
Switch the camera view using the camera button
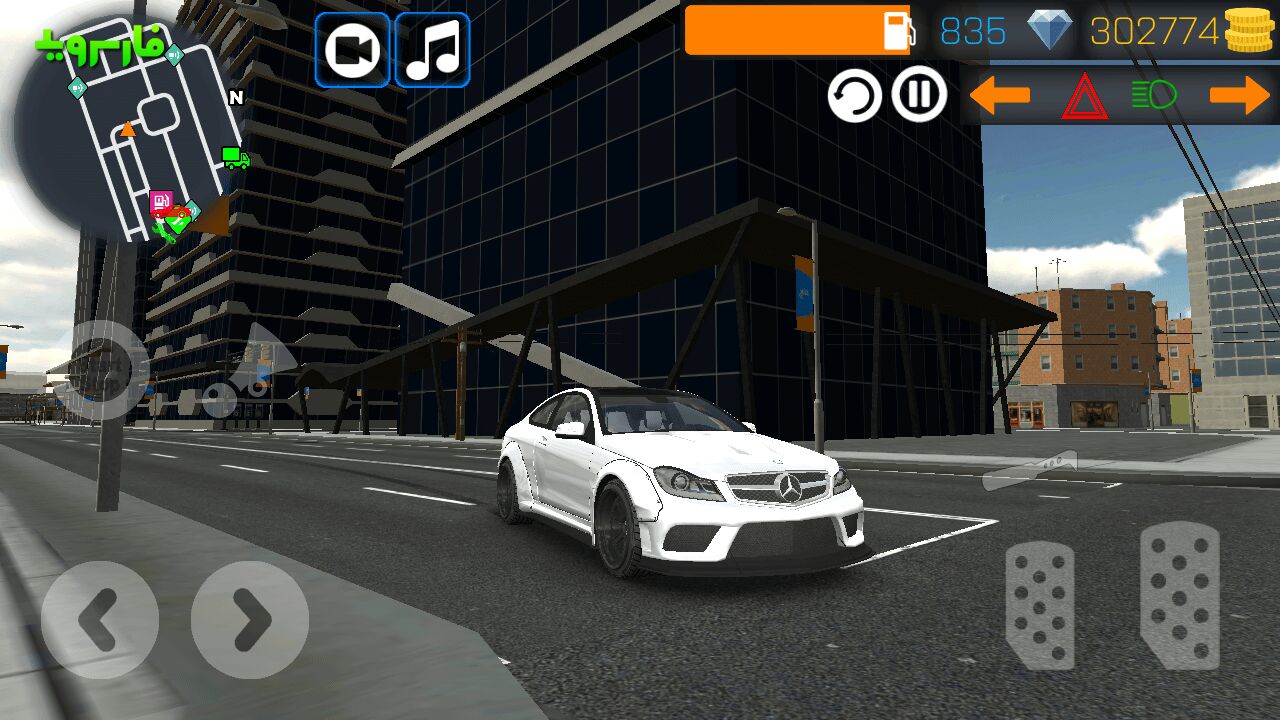pyautogui.click(x=352, y=50)
